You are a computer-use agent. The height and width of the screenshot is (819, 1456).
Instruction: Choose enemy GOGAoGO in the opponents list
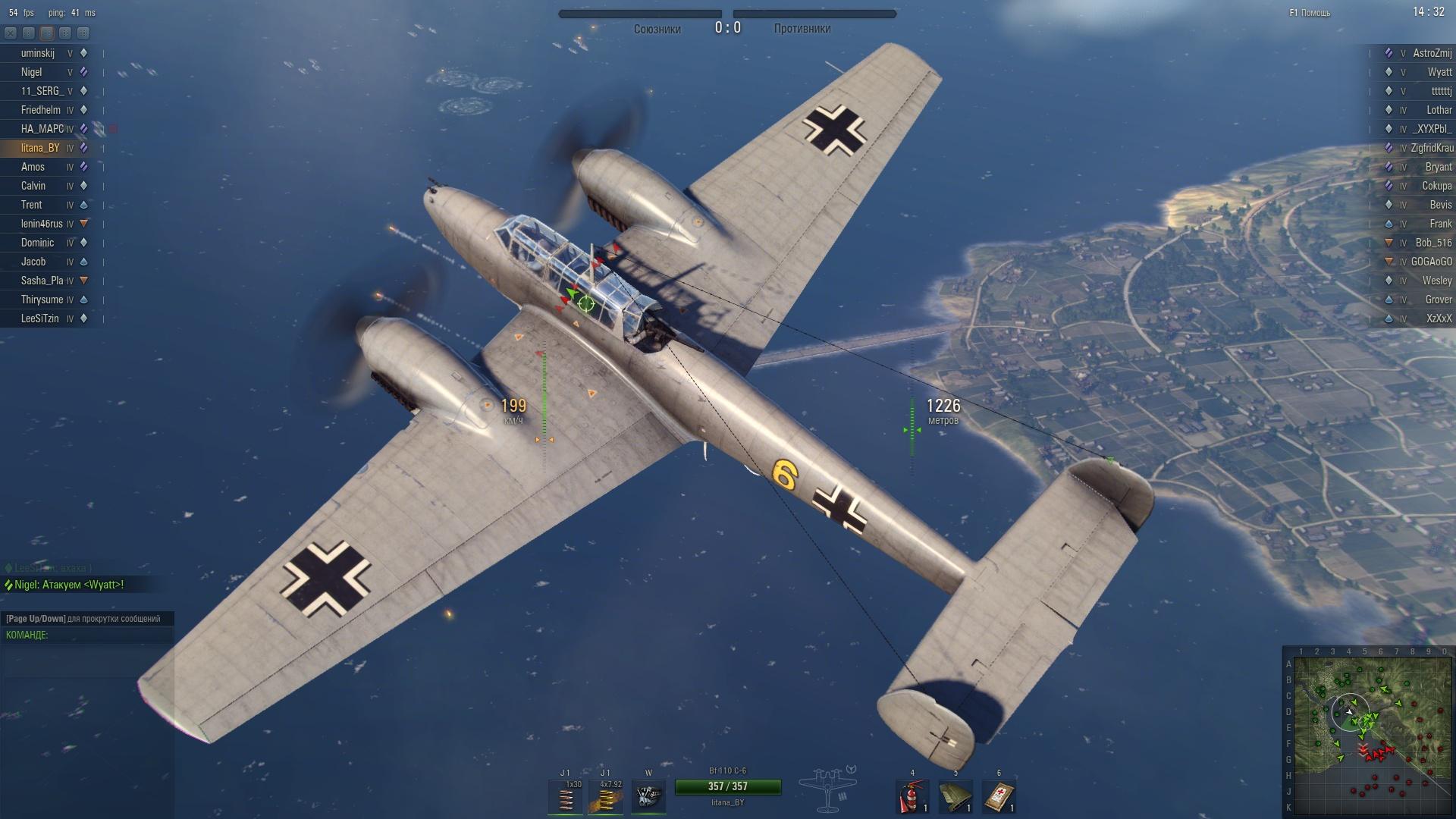[1431, 262]
